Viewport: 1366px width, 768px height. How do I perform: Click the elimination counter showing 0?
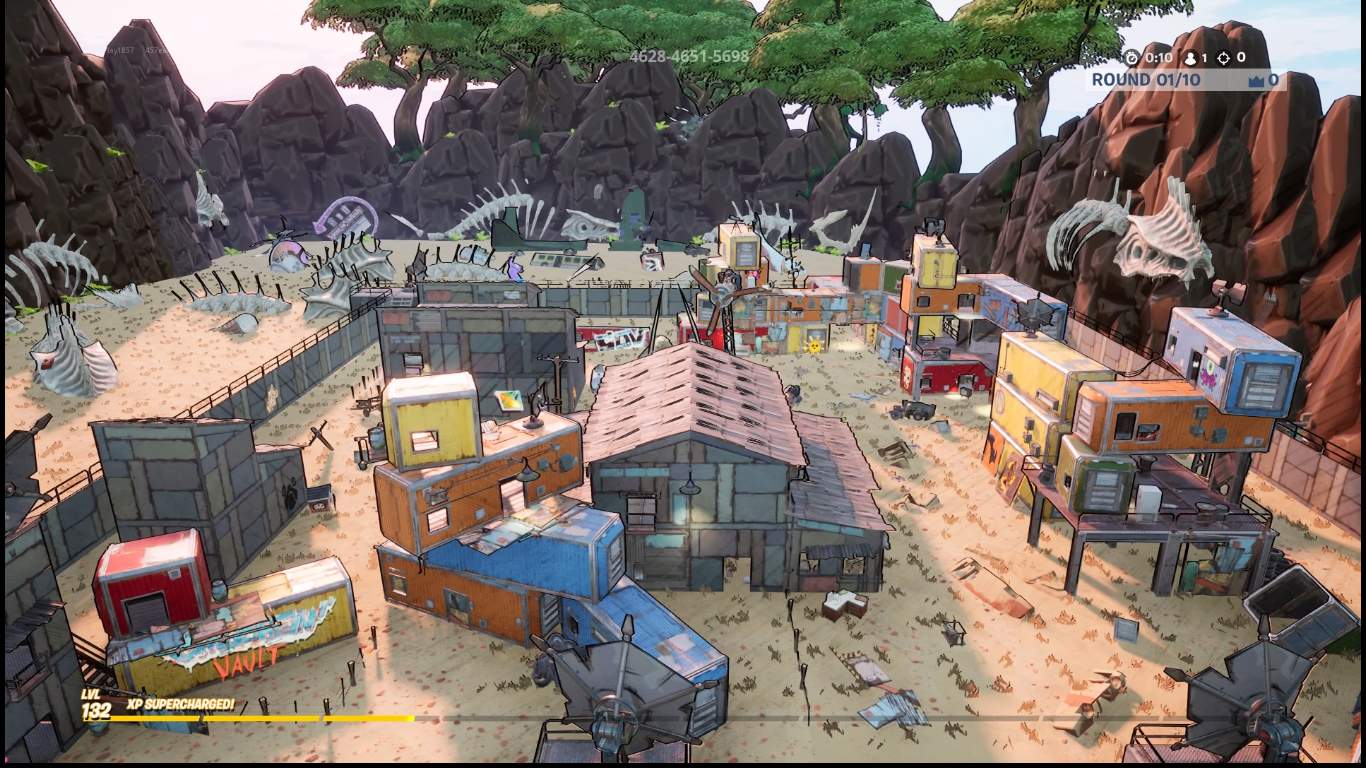click(1242, 58)
